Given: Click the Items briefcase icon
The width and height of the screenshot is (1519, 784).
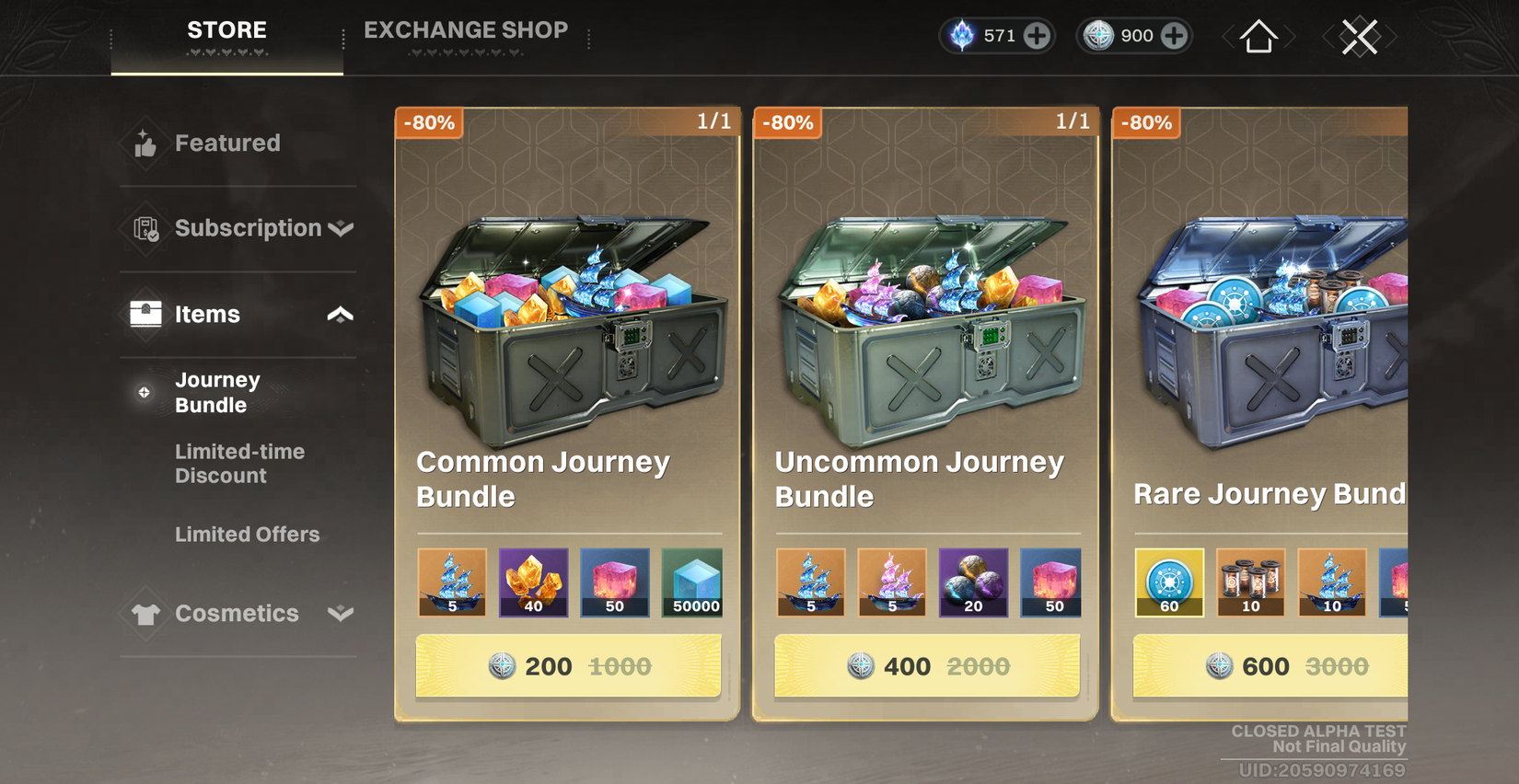Looking at the screenshot, I should [145, 314].
